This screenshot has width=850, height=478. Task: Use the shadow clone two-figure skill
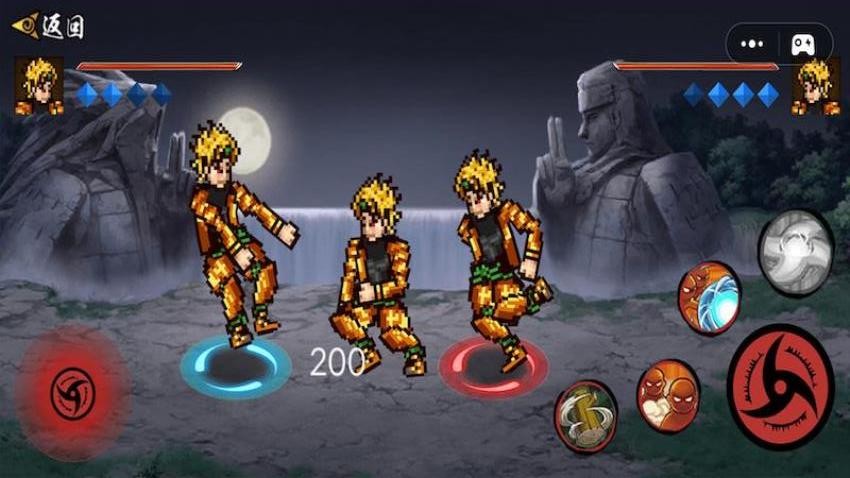667,396
